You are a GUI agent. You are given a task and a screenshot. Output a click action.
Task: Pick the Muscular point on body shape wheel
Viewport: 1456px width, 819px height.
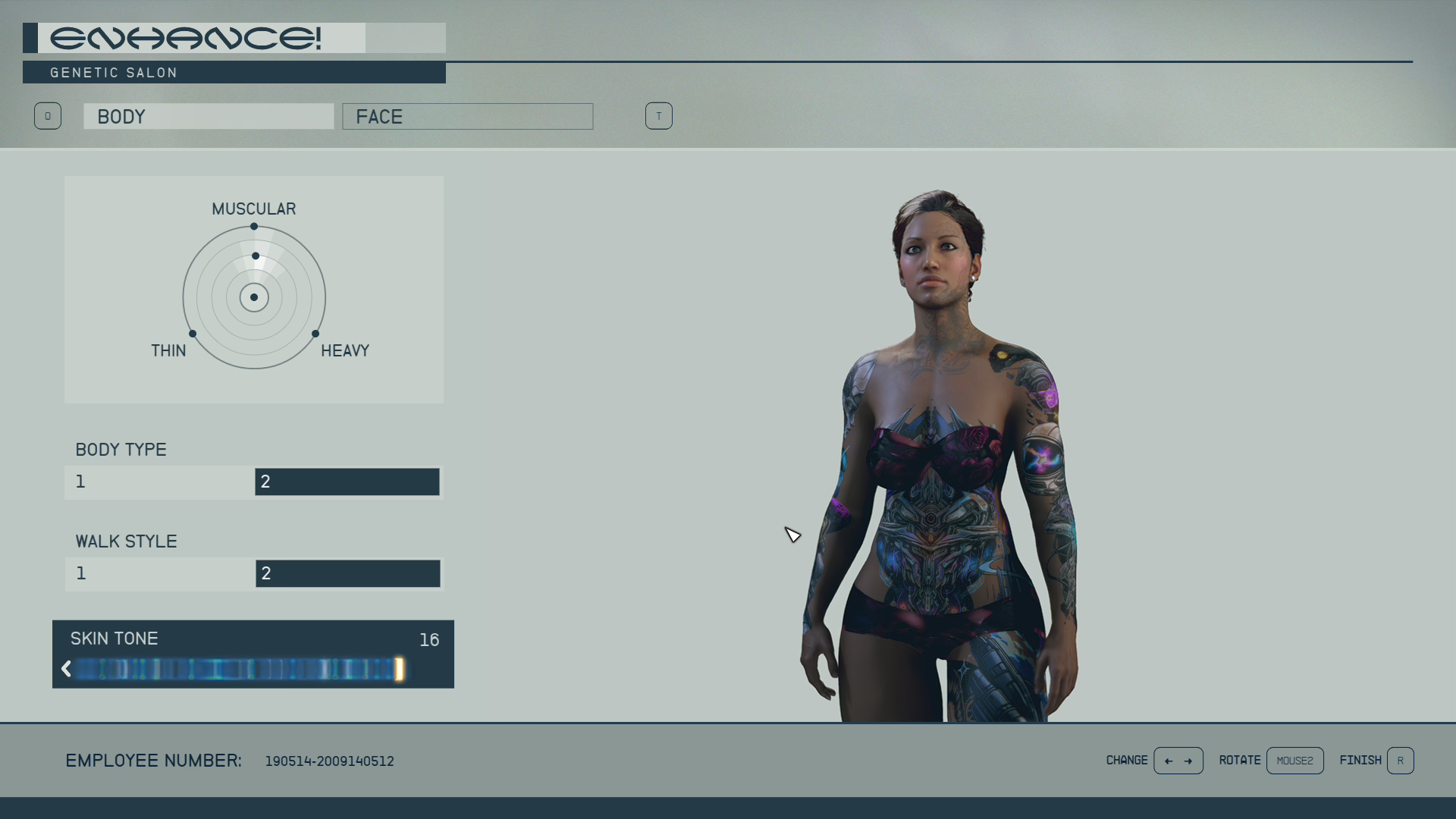click(254, 227)
